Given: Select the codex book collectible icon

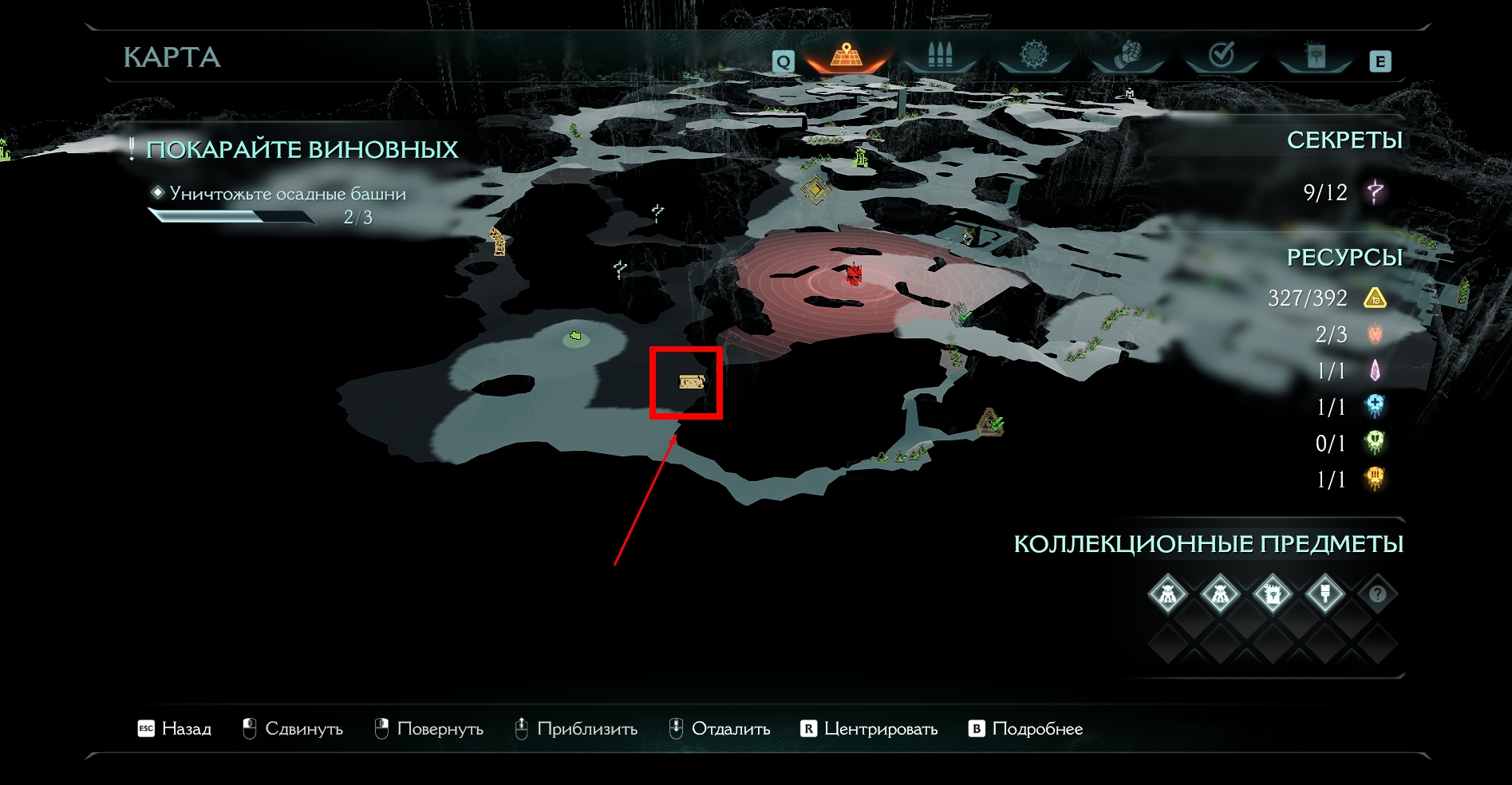Looking at the screenshot, I should point(1272,594).
